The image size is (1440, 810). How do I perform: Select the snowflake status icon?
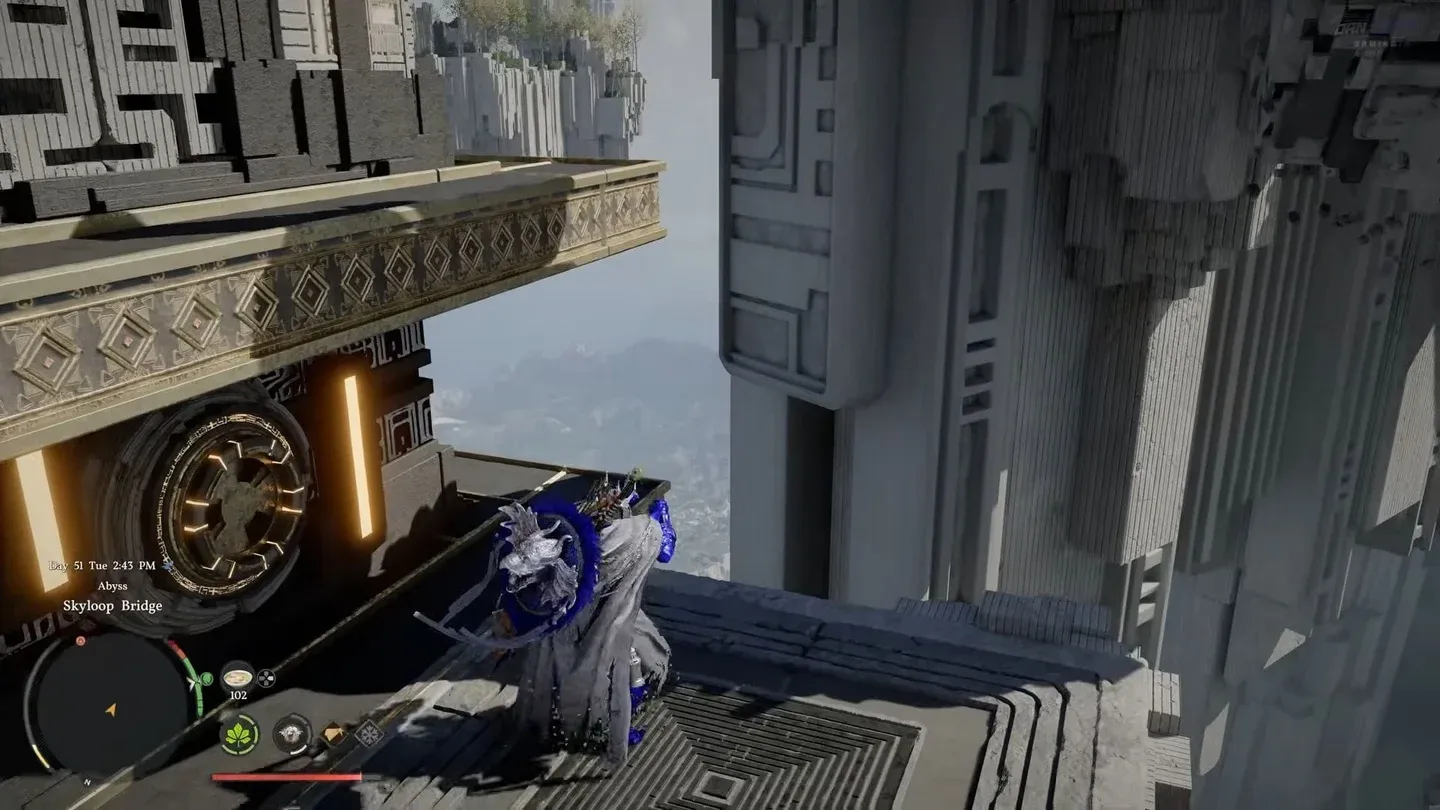[x=368, y=733]
